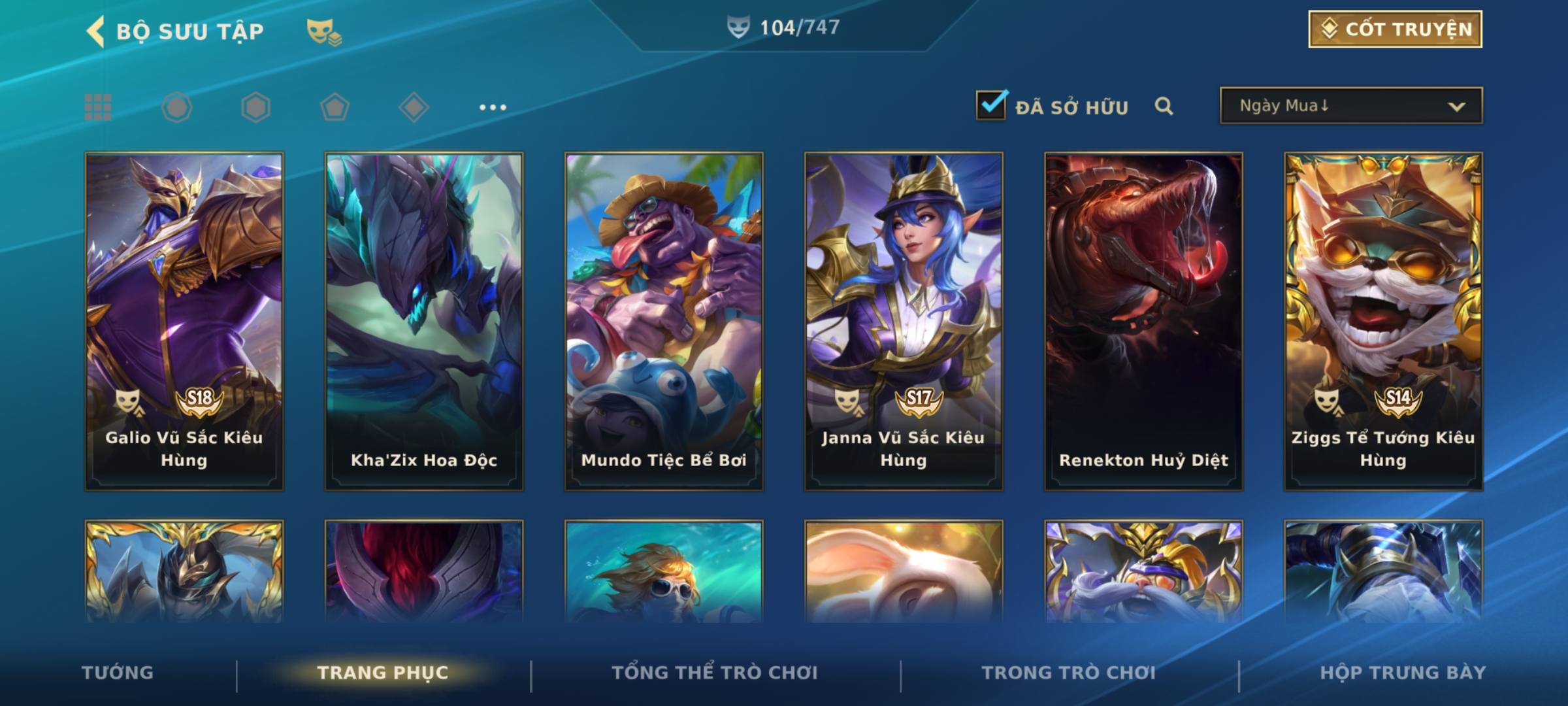Go to the Hộp Trưng Bày tab
This screenshot has width=1568, height=706.
(1403, 673)
